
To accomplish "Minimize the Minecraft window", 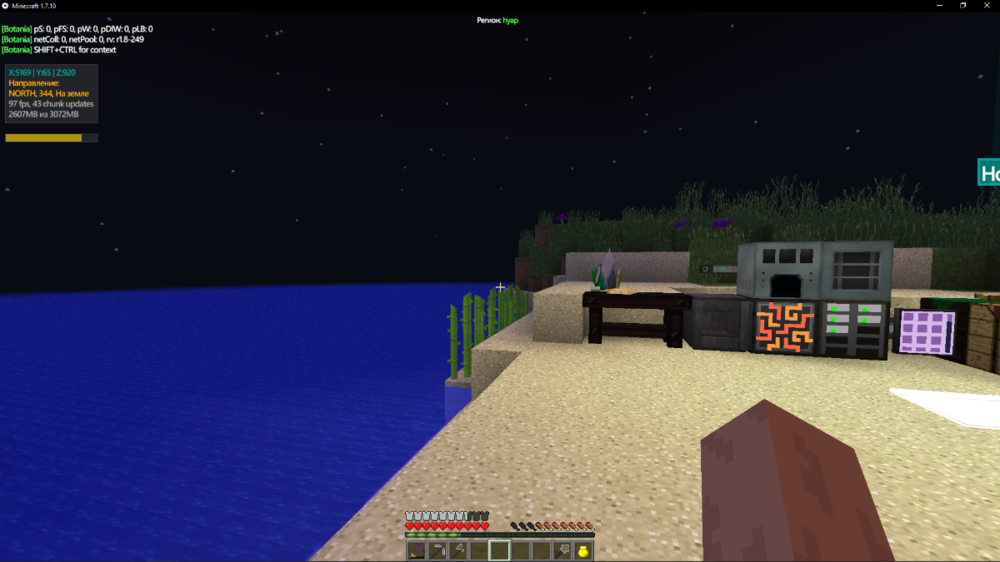I will [939, 5].
